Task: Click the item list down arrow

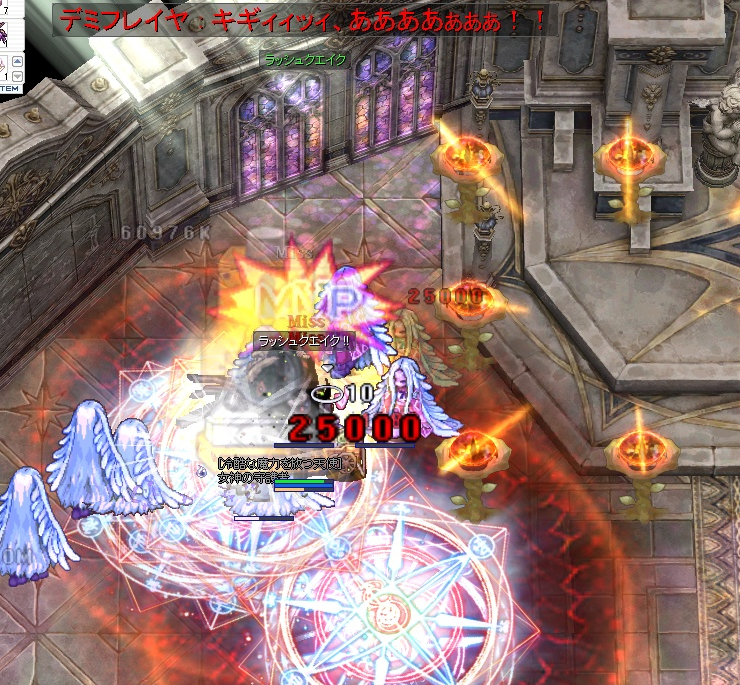Action: coord(17,76)
